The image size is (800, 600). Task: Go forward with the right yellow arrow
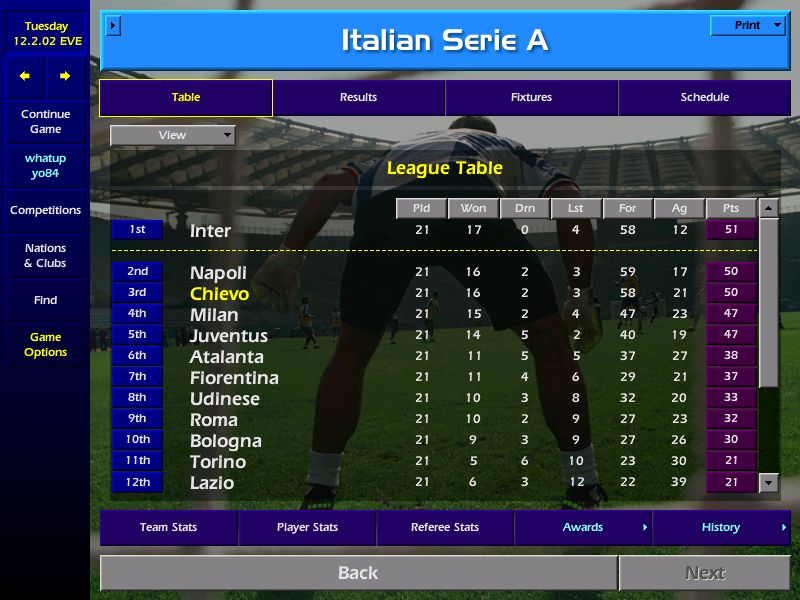pos(65,76)
